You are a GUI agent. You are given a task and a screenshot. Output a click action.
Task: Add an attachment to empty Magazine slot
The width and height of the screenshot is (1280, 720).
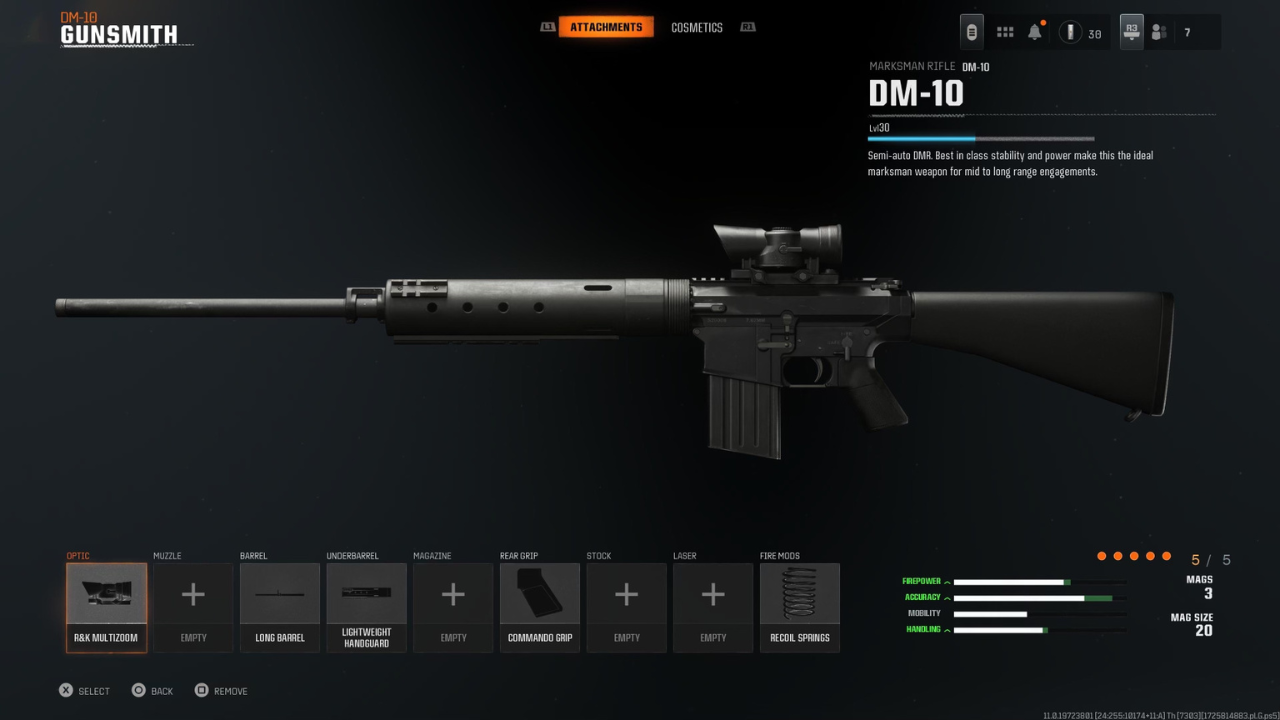pyautogui.click(x=453, y=607)
